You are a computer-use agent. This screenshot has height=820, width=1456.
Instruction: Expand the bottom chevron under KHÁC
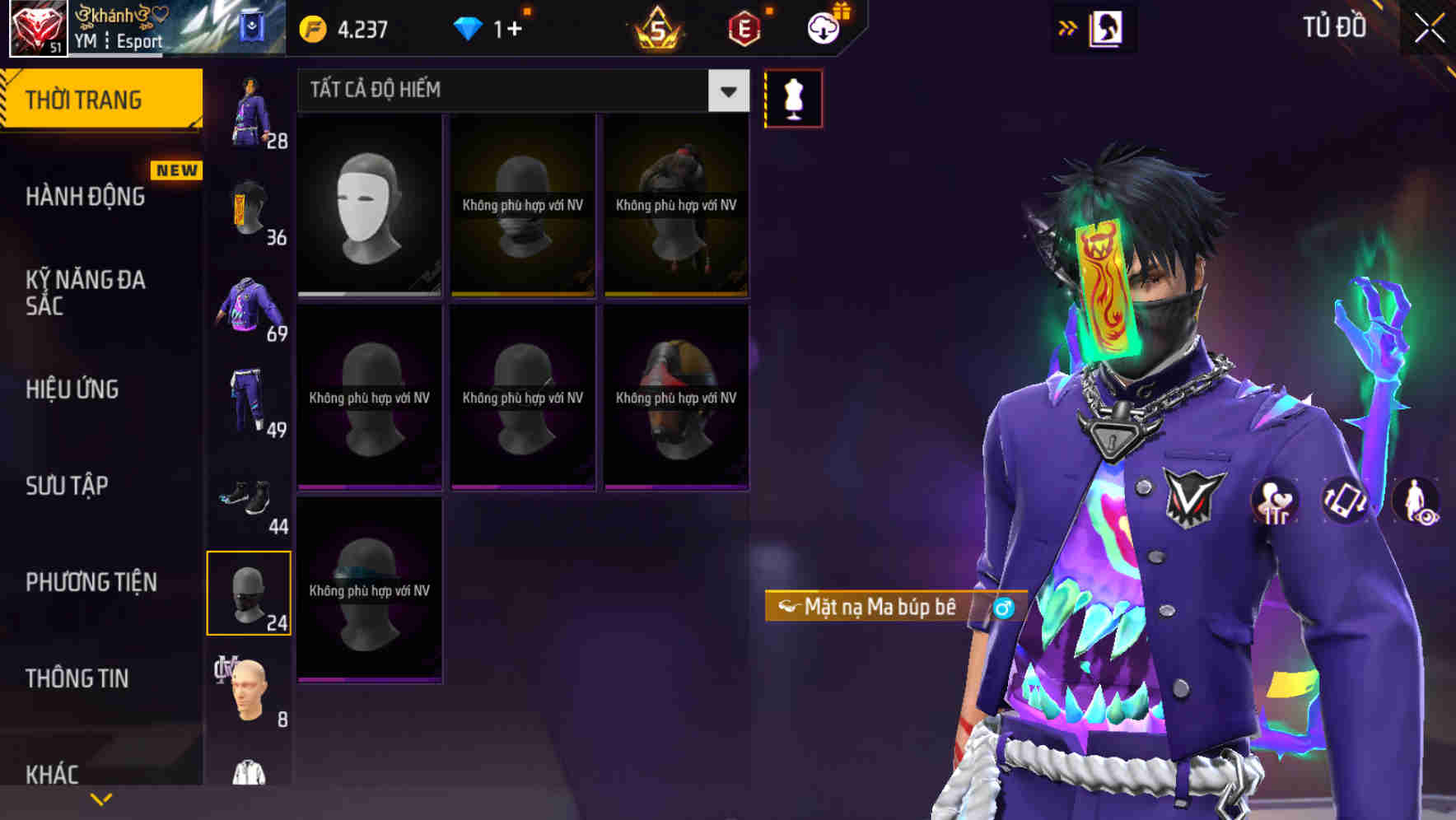tap(101, 800)
